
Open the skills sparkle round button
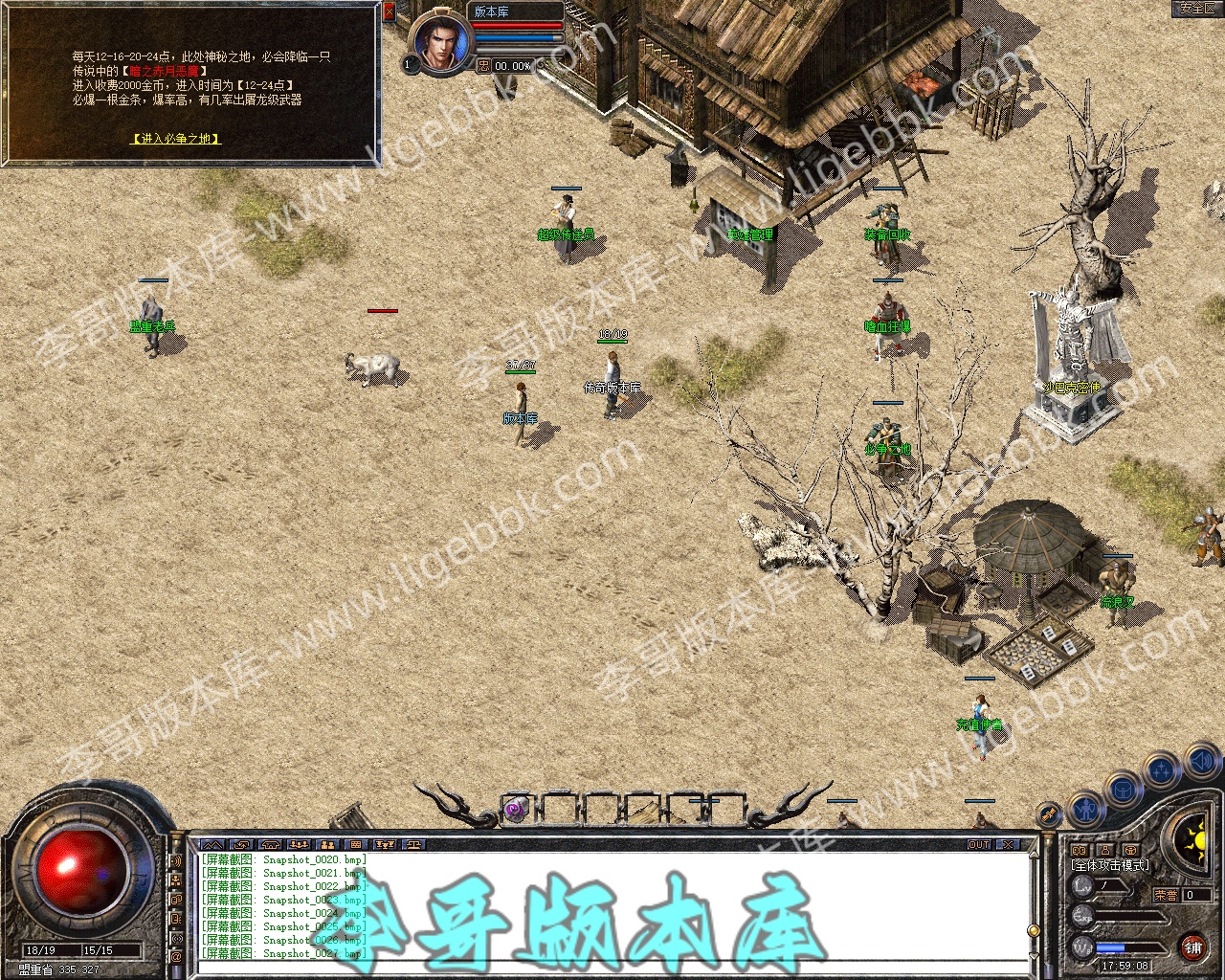(x=1162, y=769)
